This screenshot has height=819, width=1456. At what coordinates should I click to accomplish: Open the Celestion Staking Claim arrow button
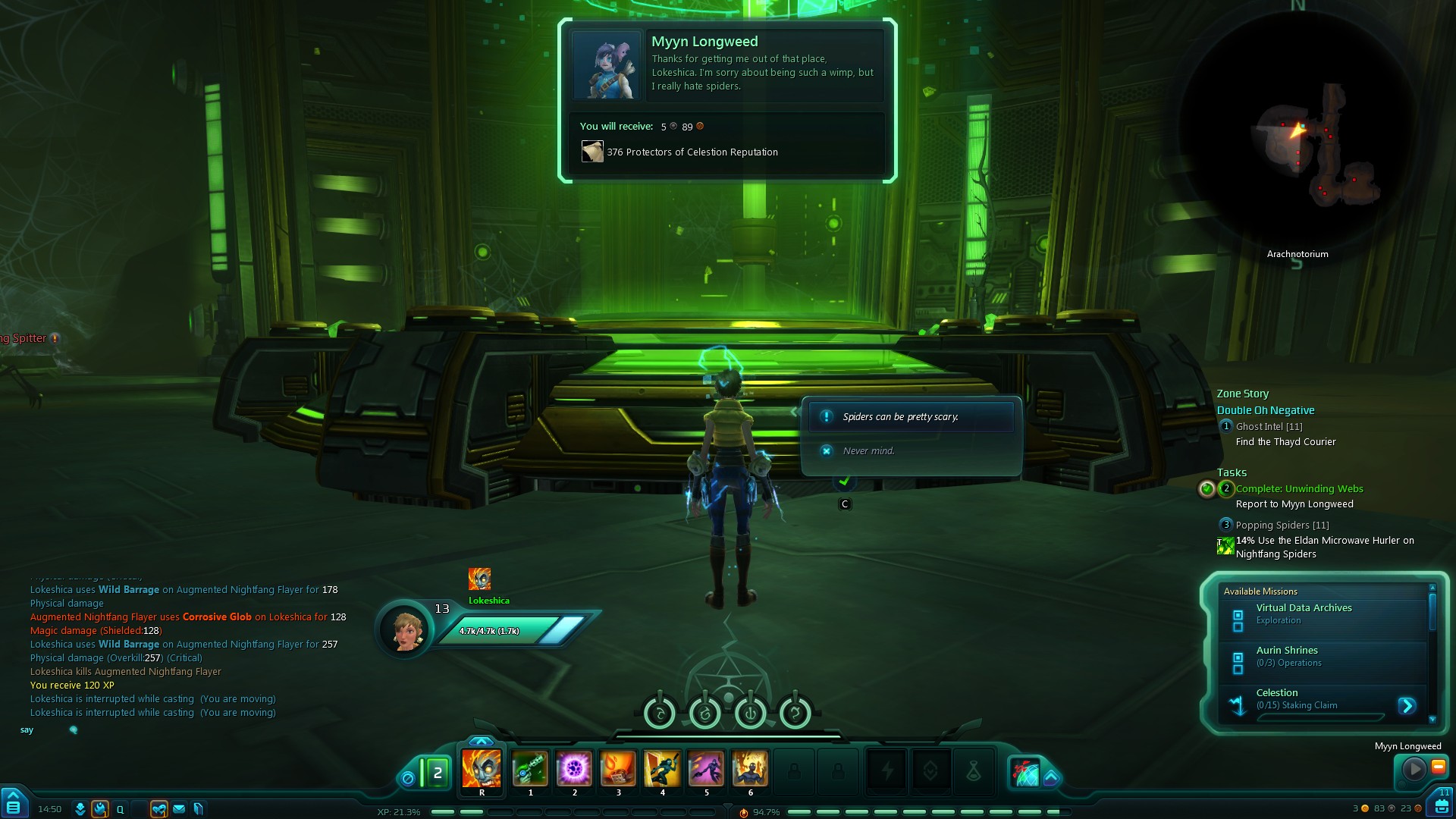(1407, 706)
